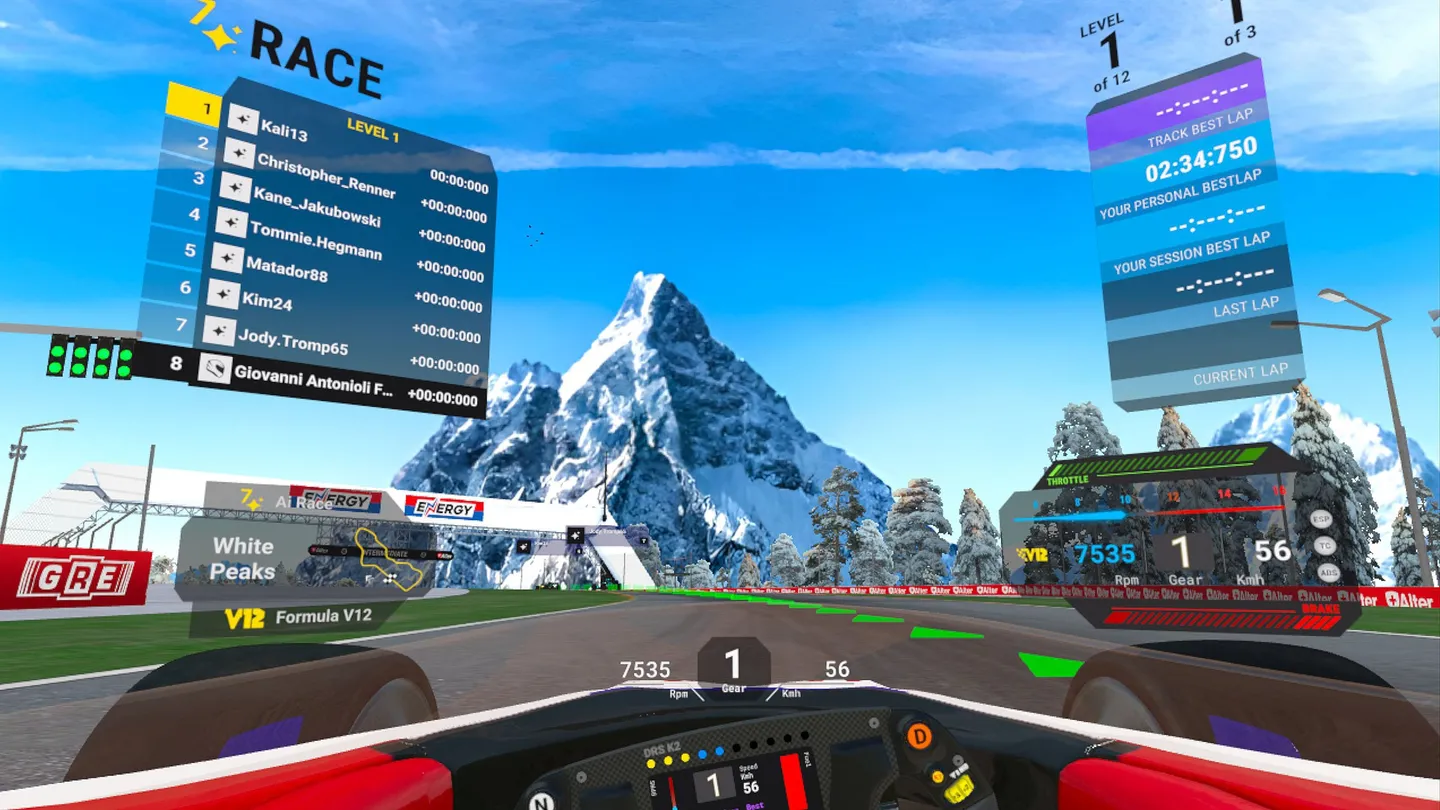Screen dimensions: 1440x810
Task: Enable the TC traction control aid
Action: click(1324, 546)
